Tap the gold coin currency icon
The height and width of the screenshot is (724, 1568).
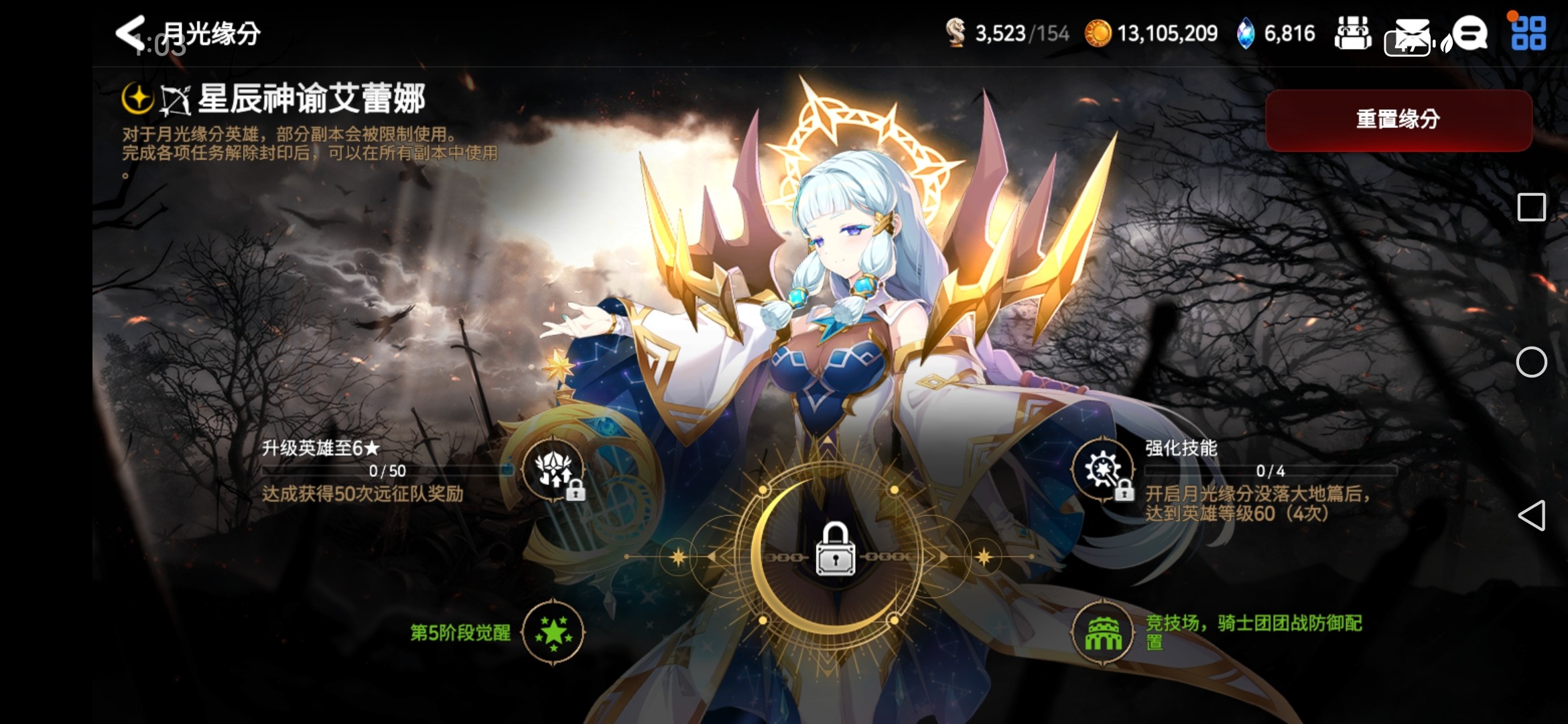pyautogui.click(x=1098, y=34)
